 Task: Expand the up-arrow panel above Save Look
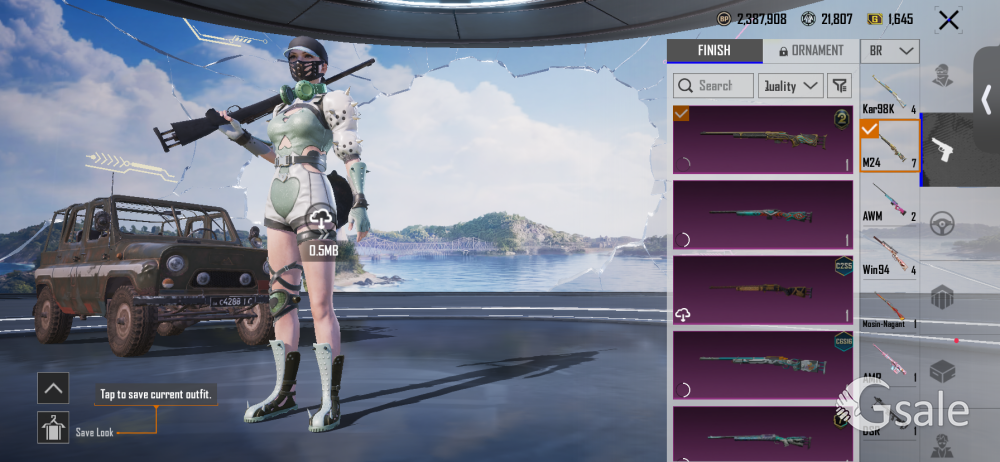tap(53, 387)
